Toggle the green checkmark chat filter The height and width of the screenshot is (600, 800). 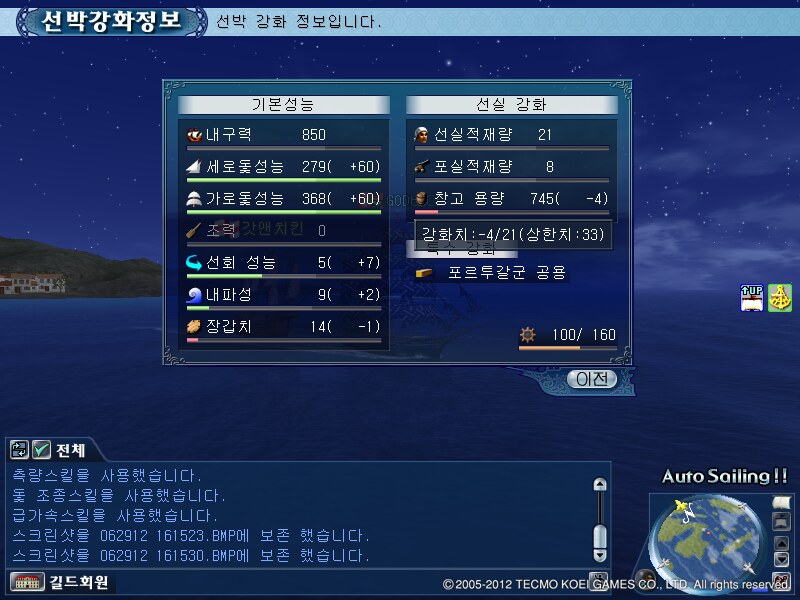click(41, 450)
